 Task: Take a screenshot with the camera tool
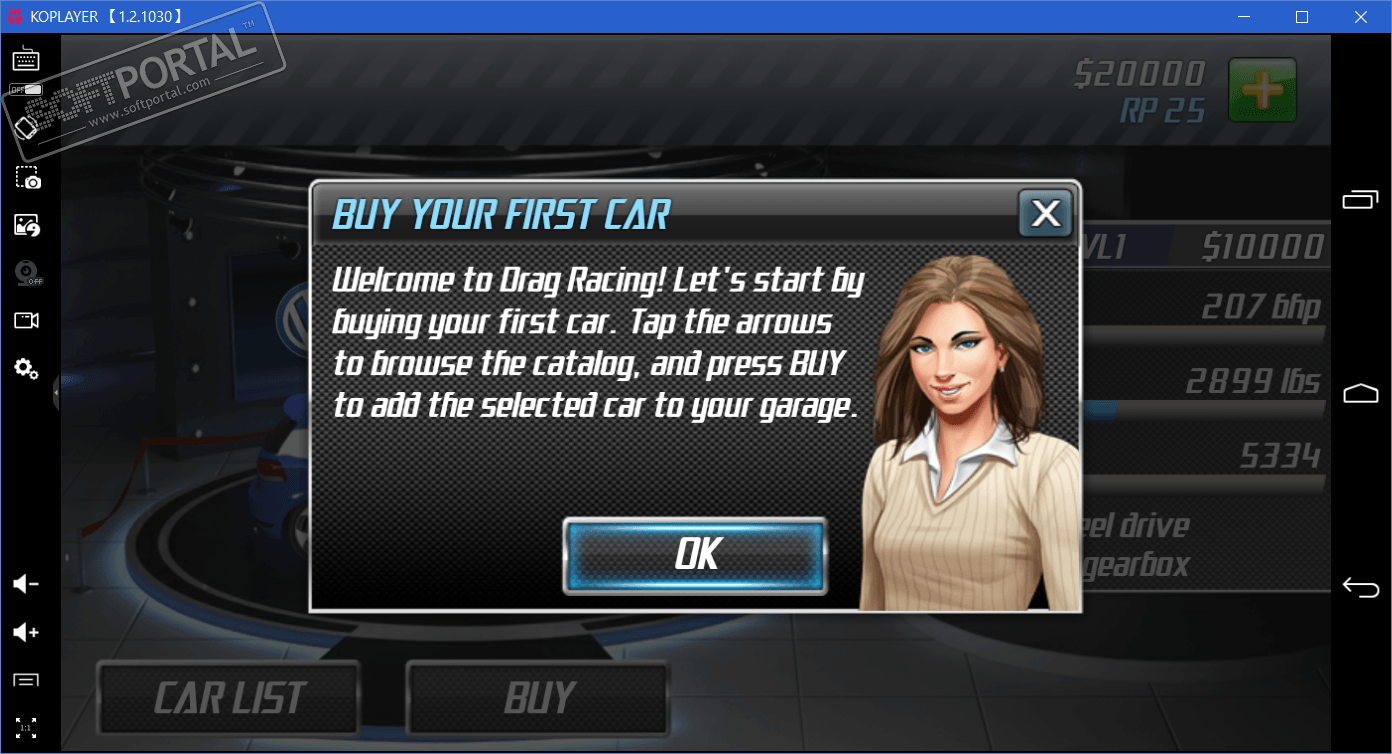click(x=27, y=178)
